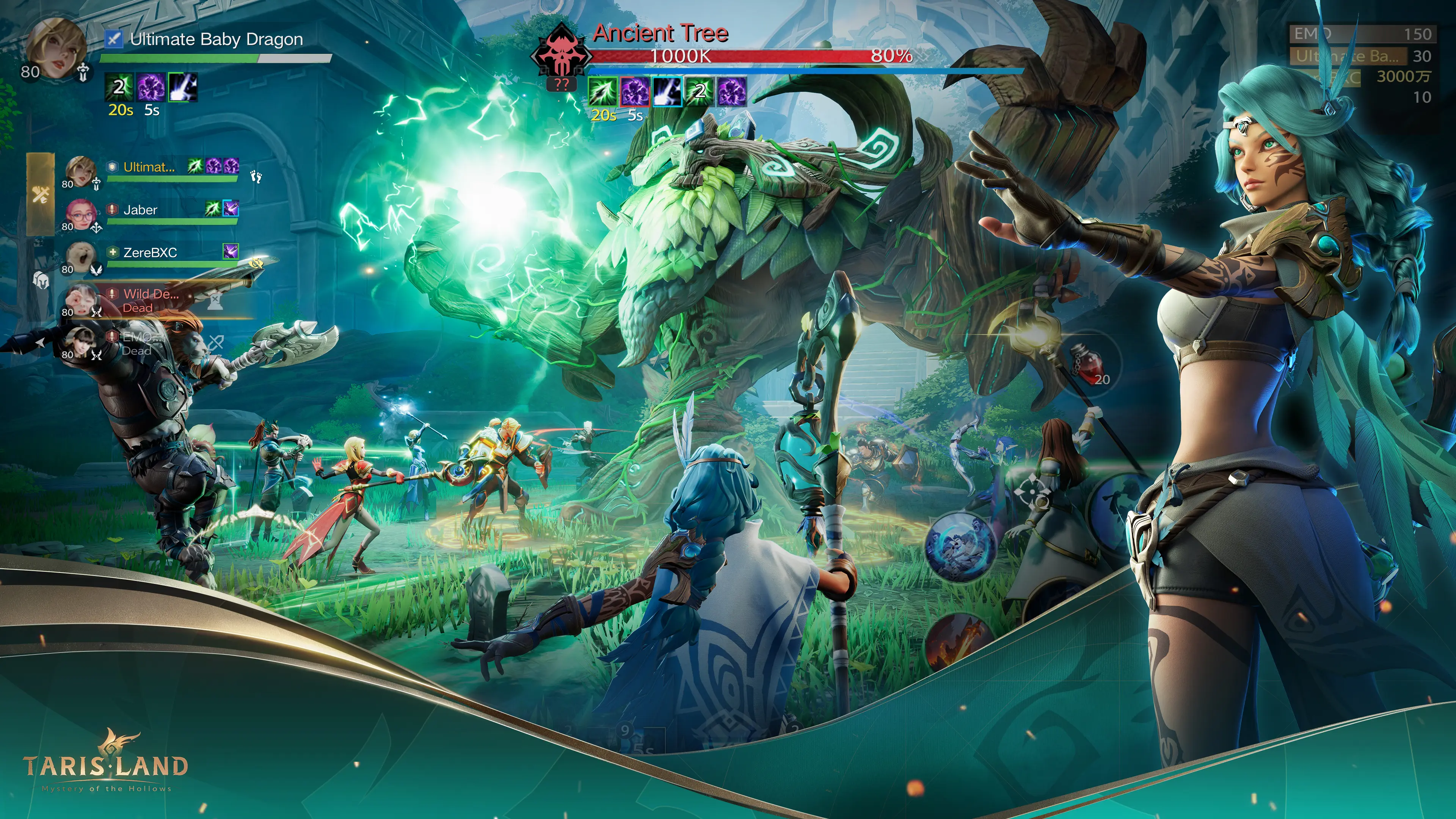This screenshot has width=1456, height=819.
Task: Open the golden crossed-tools party tab
Action: pos(41,195)
